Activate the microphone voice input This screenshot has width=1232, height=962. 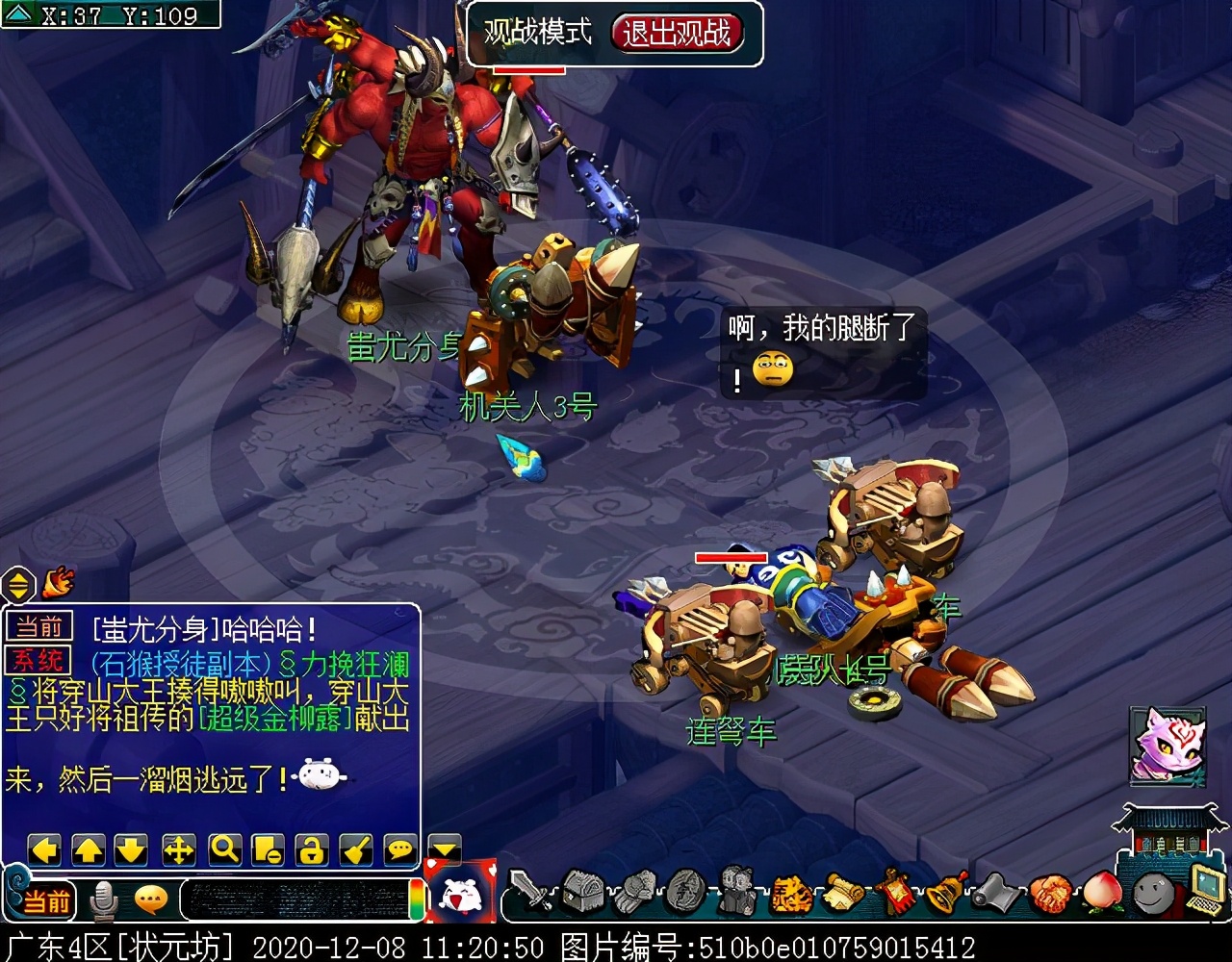point(103,901)
